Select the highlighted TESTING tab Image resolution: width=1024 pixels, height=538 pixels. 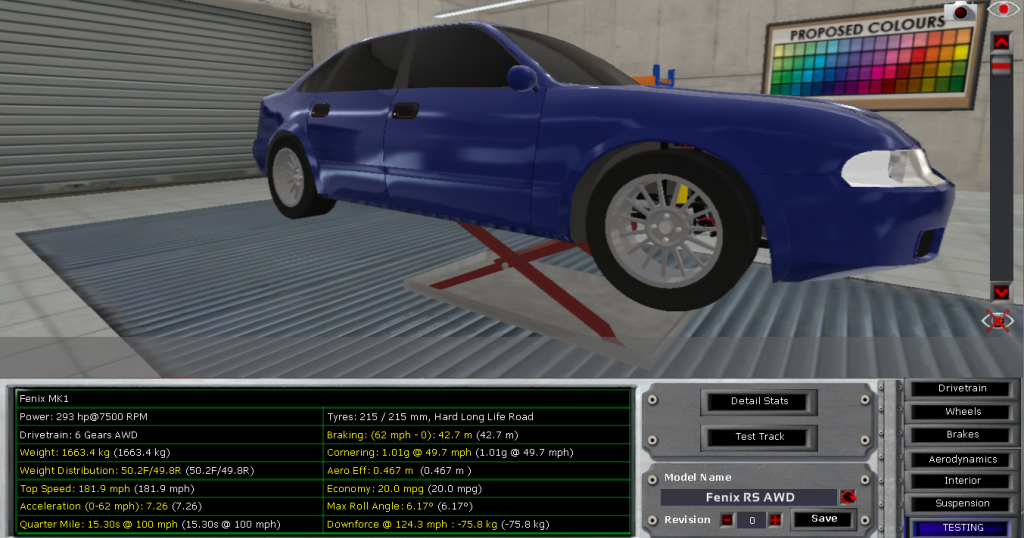[x=962, y=527]
